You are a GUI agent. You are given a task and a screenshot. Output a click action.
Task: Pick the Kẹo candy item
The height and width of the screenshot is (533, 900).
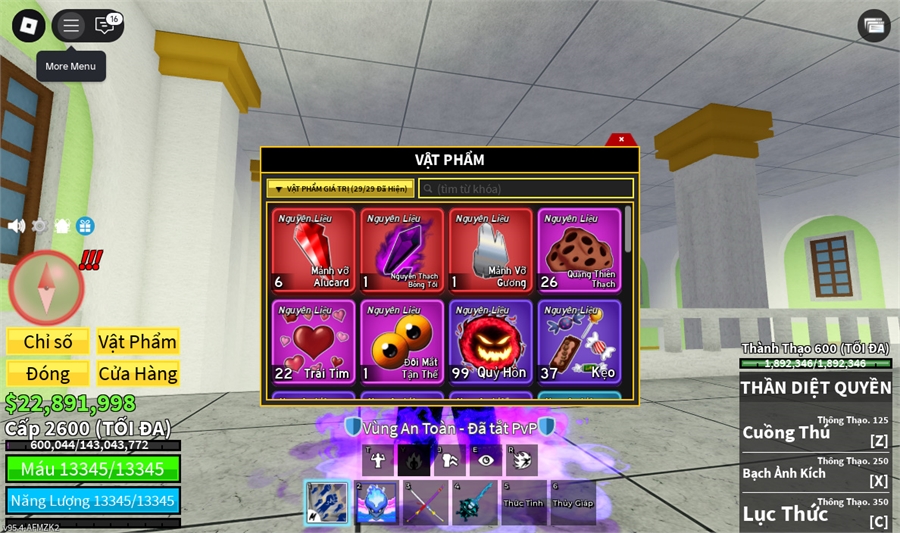[579, 342]
